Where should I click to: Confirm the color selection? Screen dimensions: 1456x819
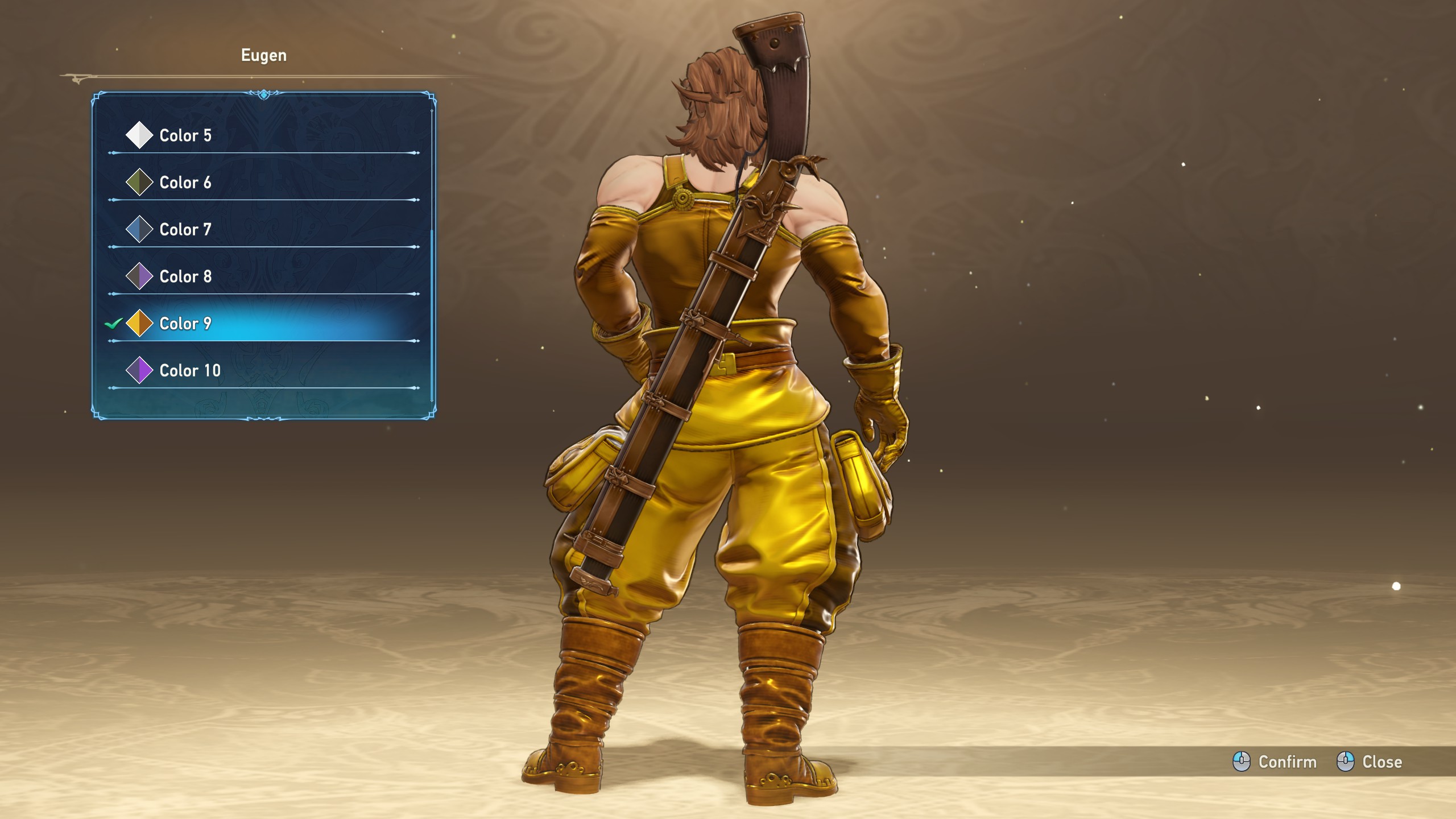[1275, 762]
